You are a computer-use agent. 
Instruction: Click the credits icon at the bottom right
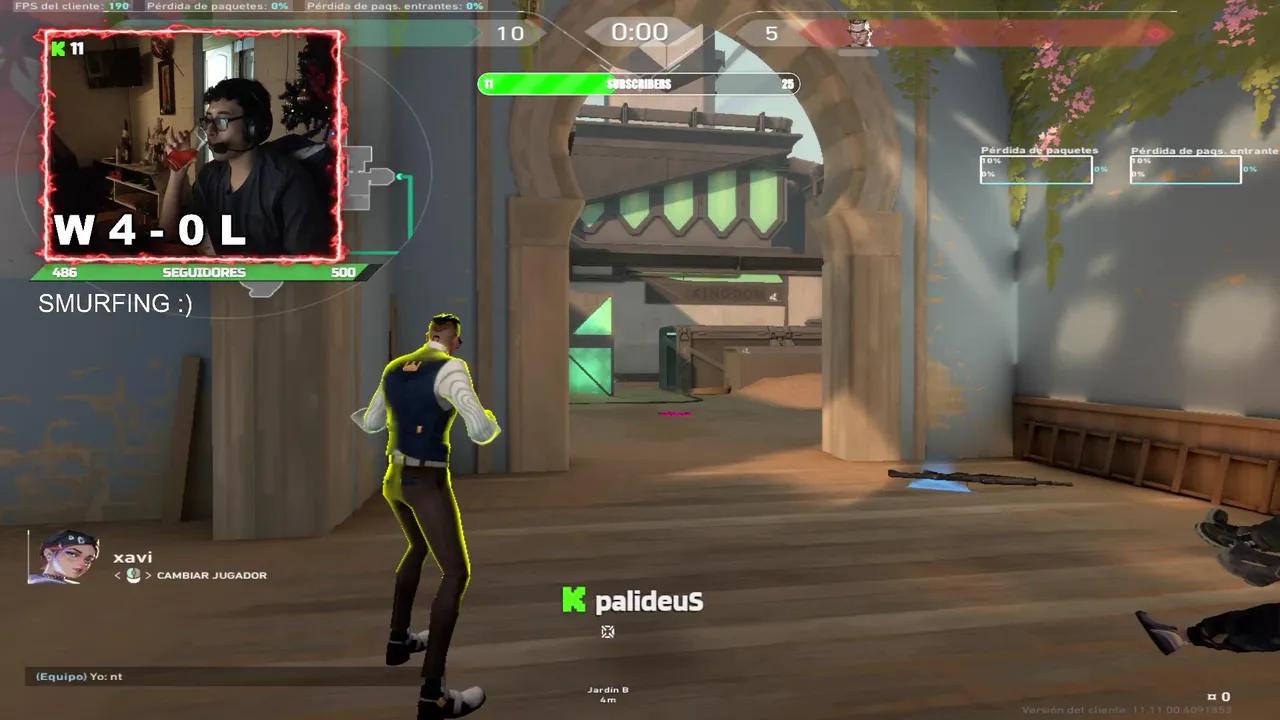1212,696
